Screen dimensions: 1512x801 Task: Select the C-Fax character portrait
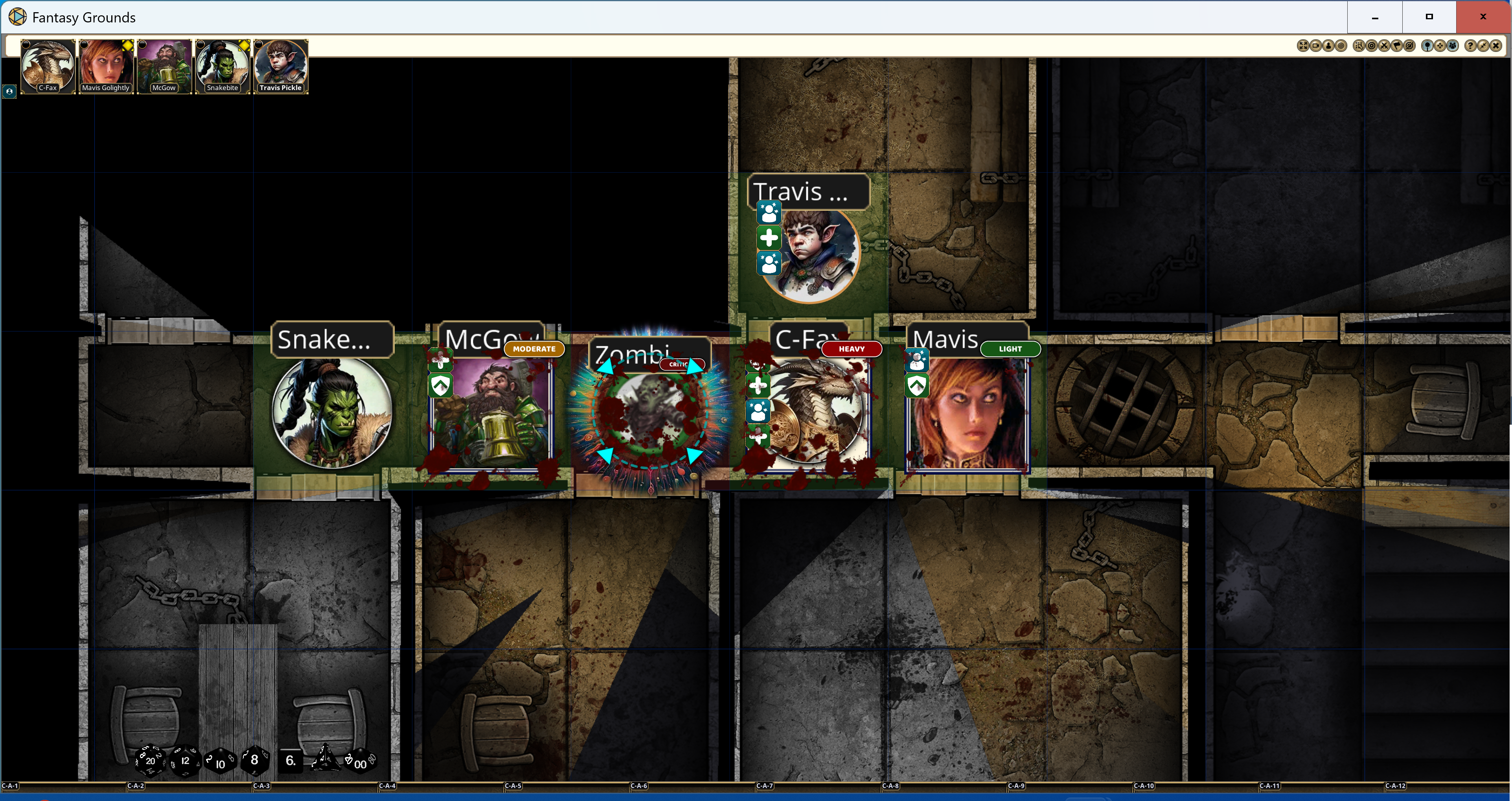pos(48,65)
